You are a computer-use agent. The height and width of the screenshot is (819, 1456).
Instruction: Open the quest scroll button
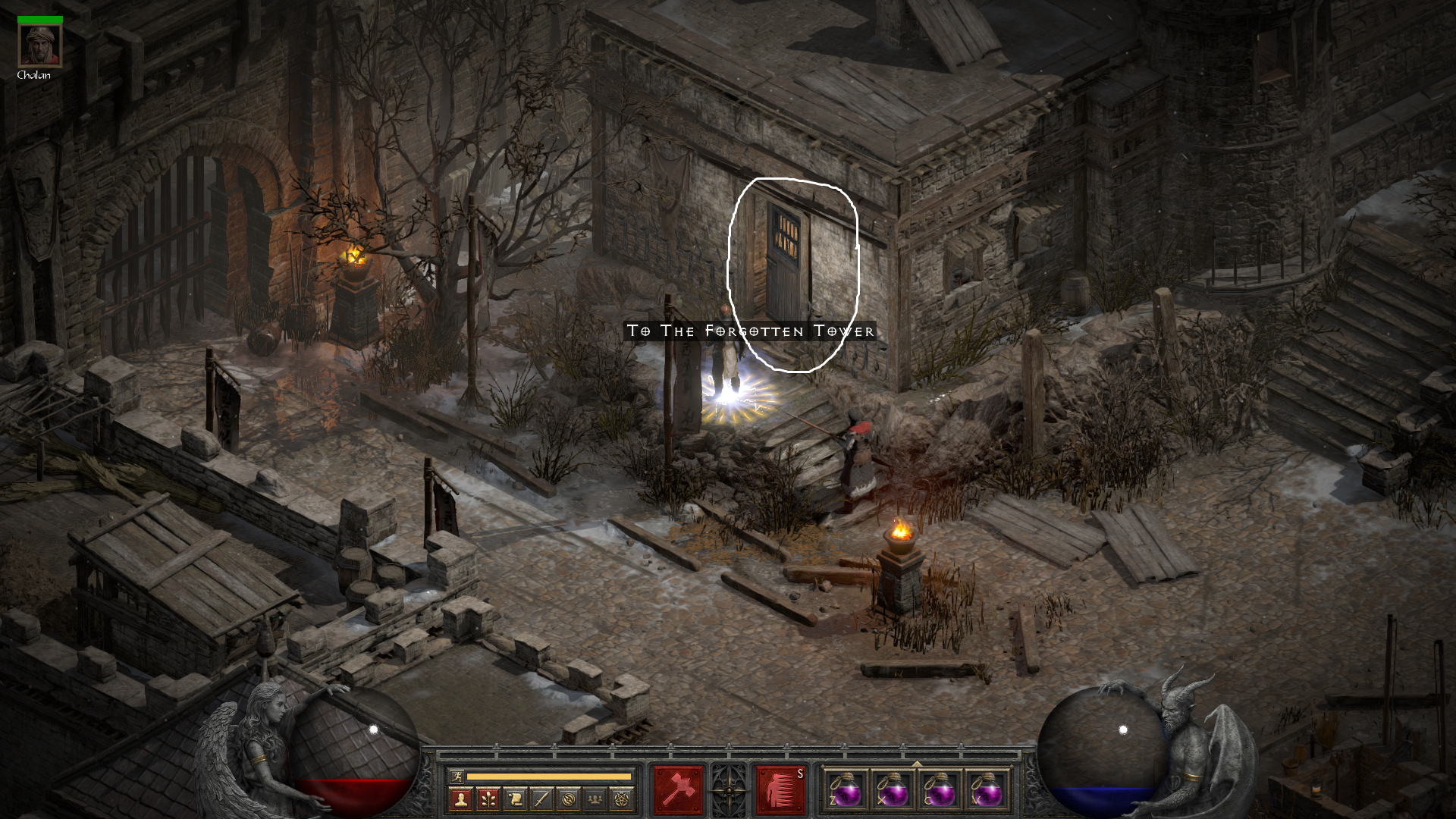pyautogui.click(x=514, y=799)
